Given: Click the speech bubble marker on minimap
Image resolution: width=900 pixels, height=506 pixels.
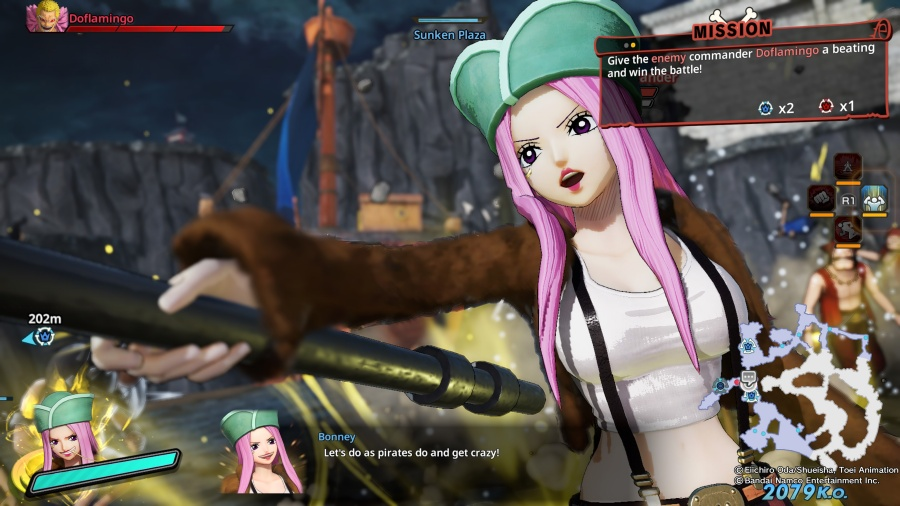Looking at the screenshot, I should (x=748, y=377).
